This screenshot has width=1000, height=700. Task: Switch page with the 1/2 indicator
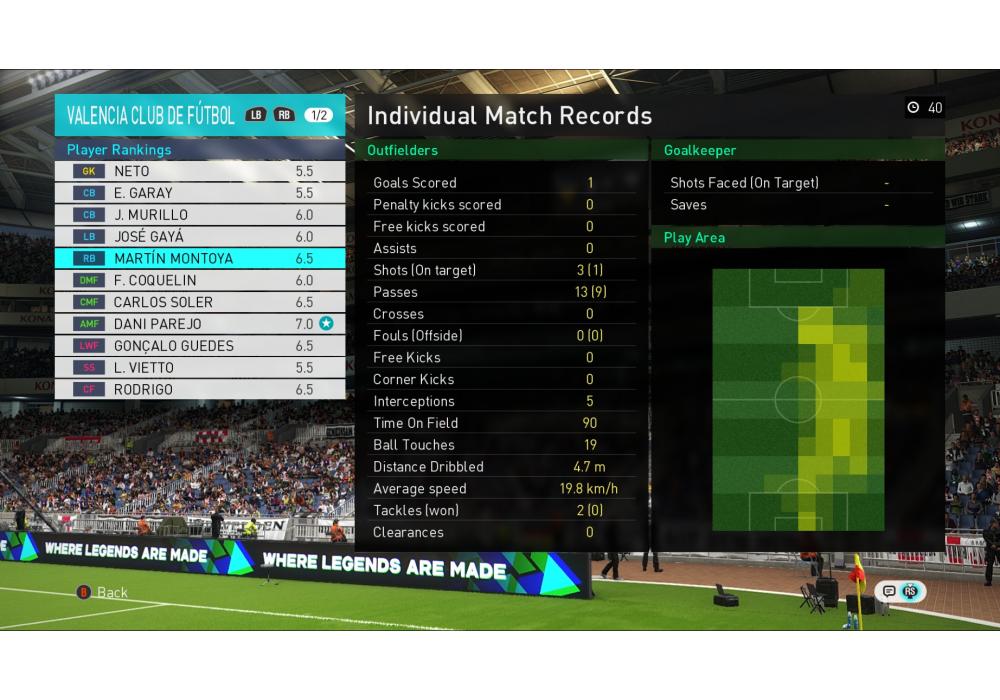click(x=319, y=115)
